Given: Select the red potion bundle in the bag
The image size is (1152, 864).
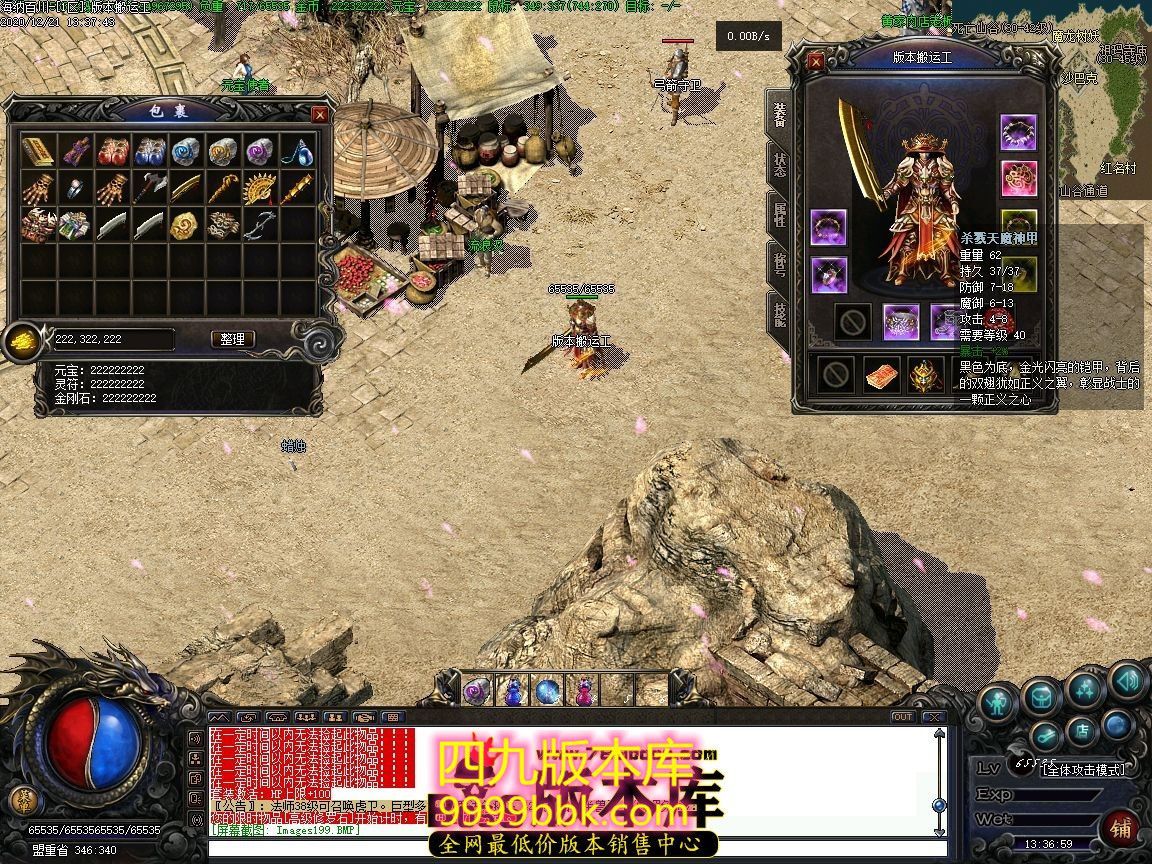Looking at the screenshot, I should tap(112, 151).
